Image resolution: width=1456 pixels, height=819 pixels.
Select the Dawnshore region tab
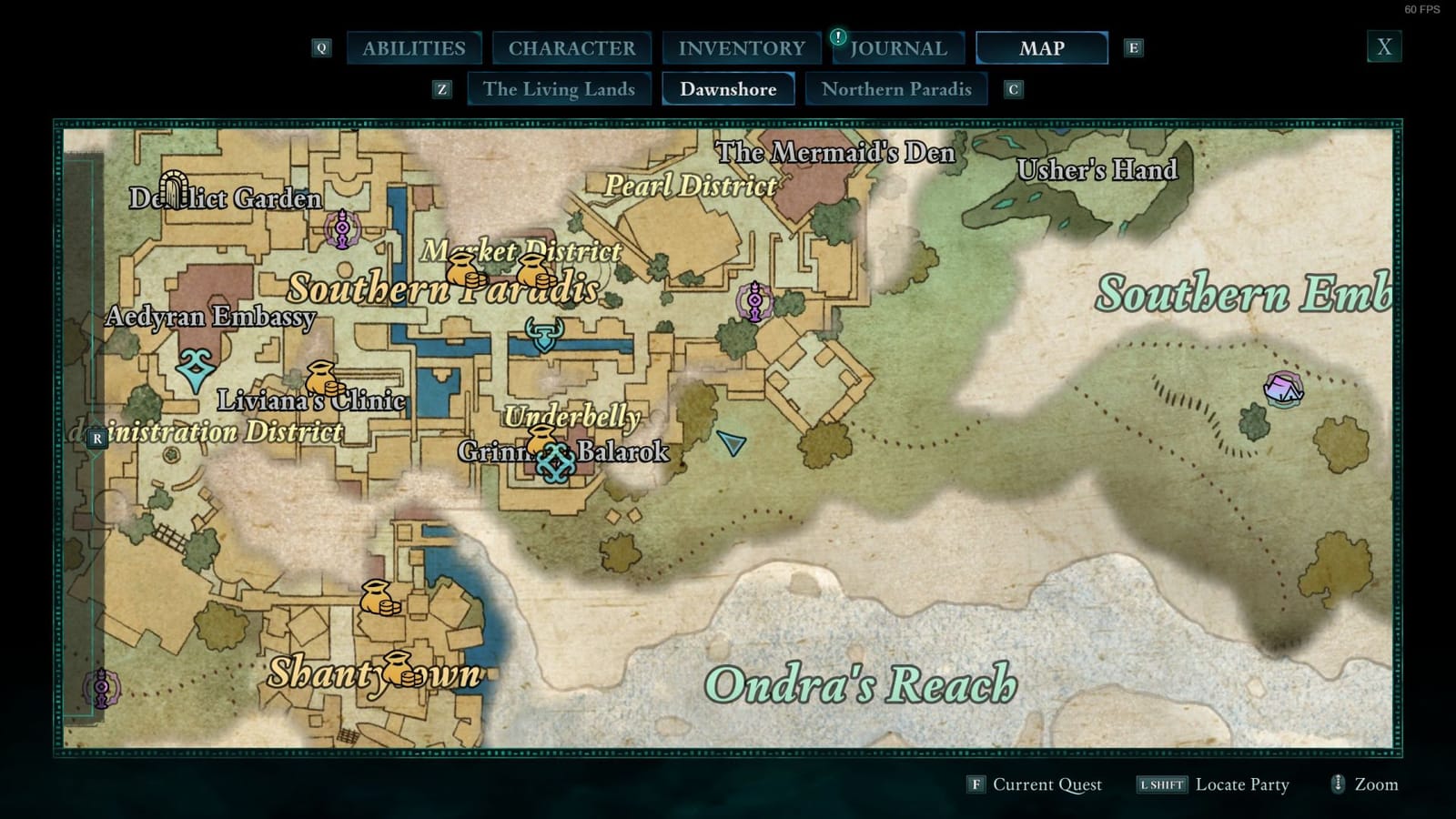point(728,89)
